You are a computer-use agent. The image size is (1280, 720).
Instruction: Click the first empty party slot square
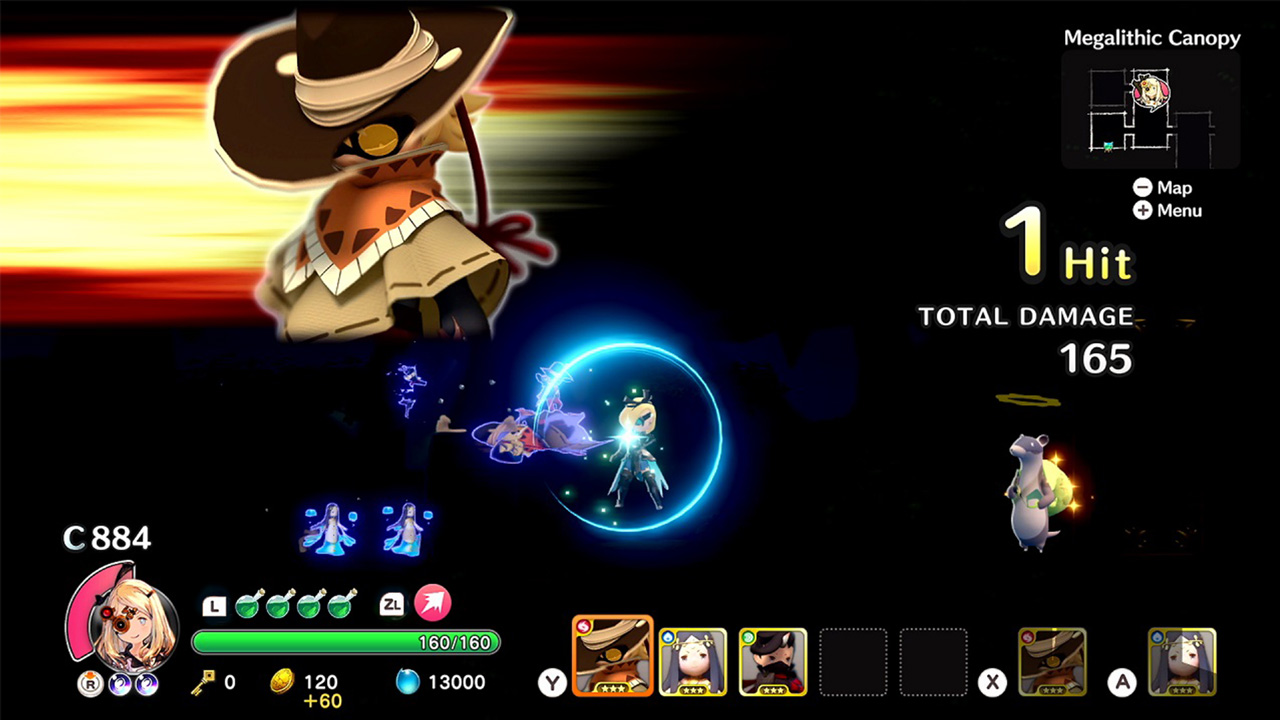pyautogui.click(x=853, y=661)
